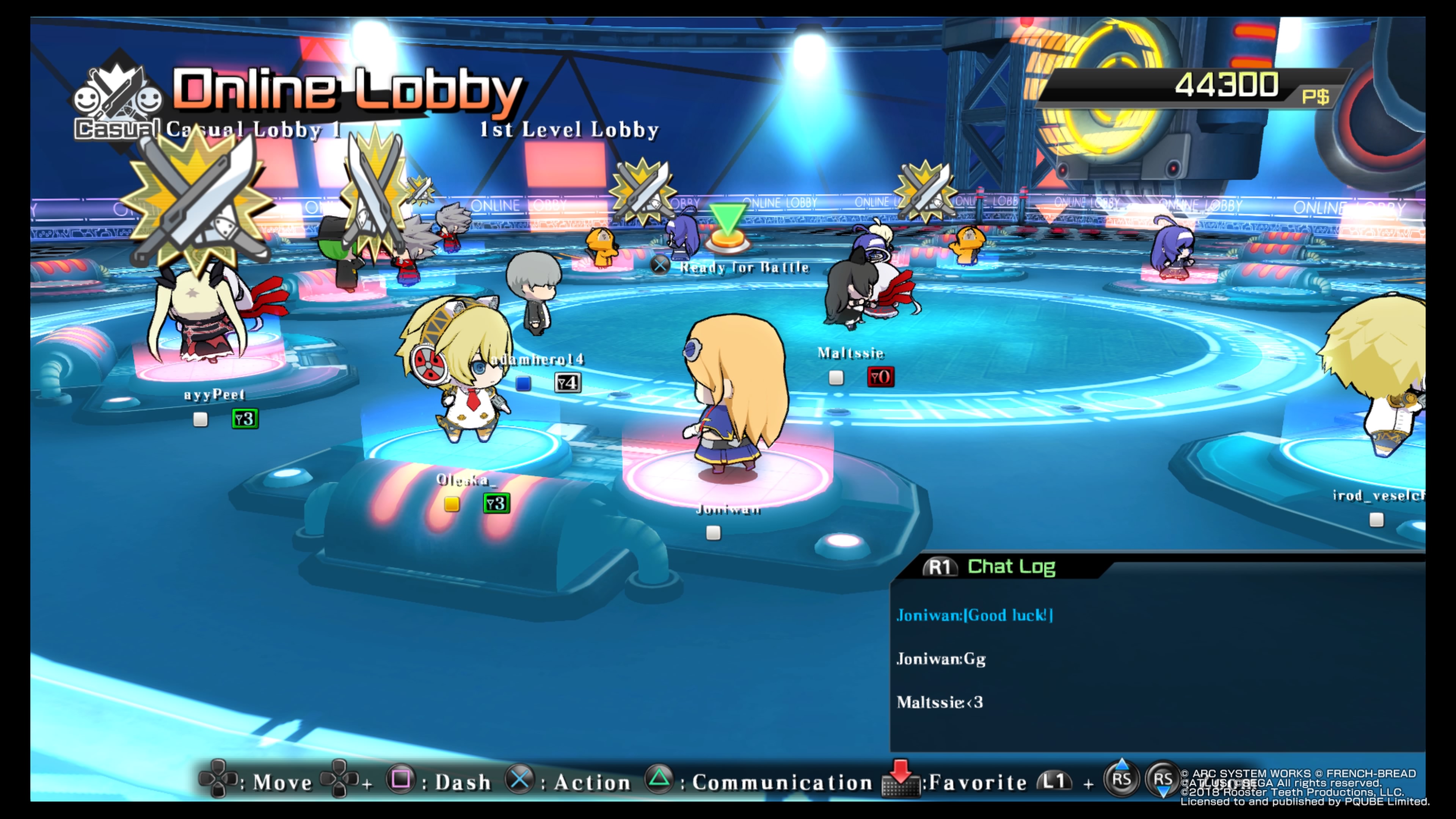Click the gray 4 badge under adamhero14
This screenshot has width=1456, height=819.
pyautogui.click(x=568, y=383)
